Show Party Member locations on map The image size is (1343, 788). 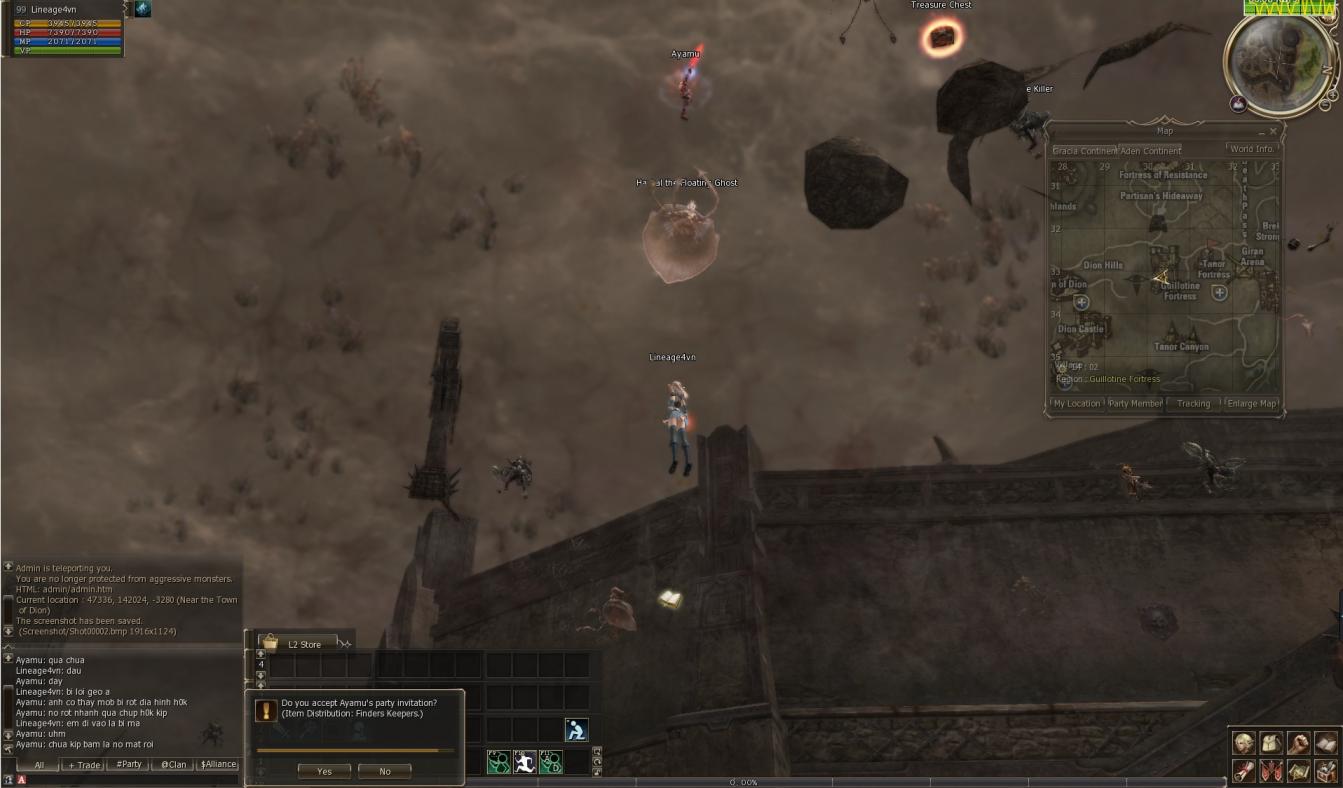pyautogui.click(x=1135, y=404)
